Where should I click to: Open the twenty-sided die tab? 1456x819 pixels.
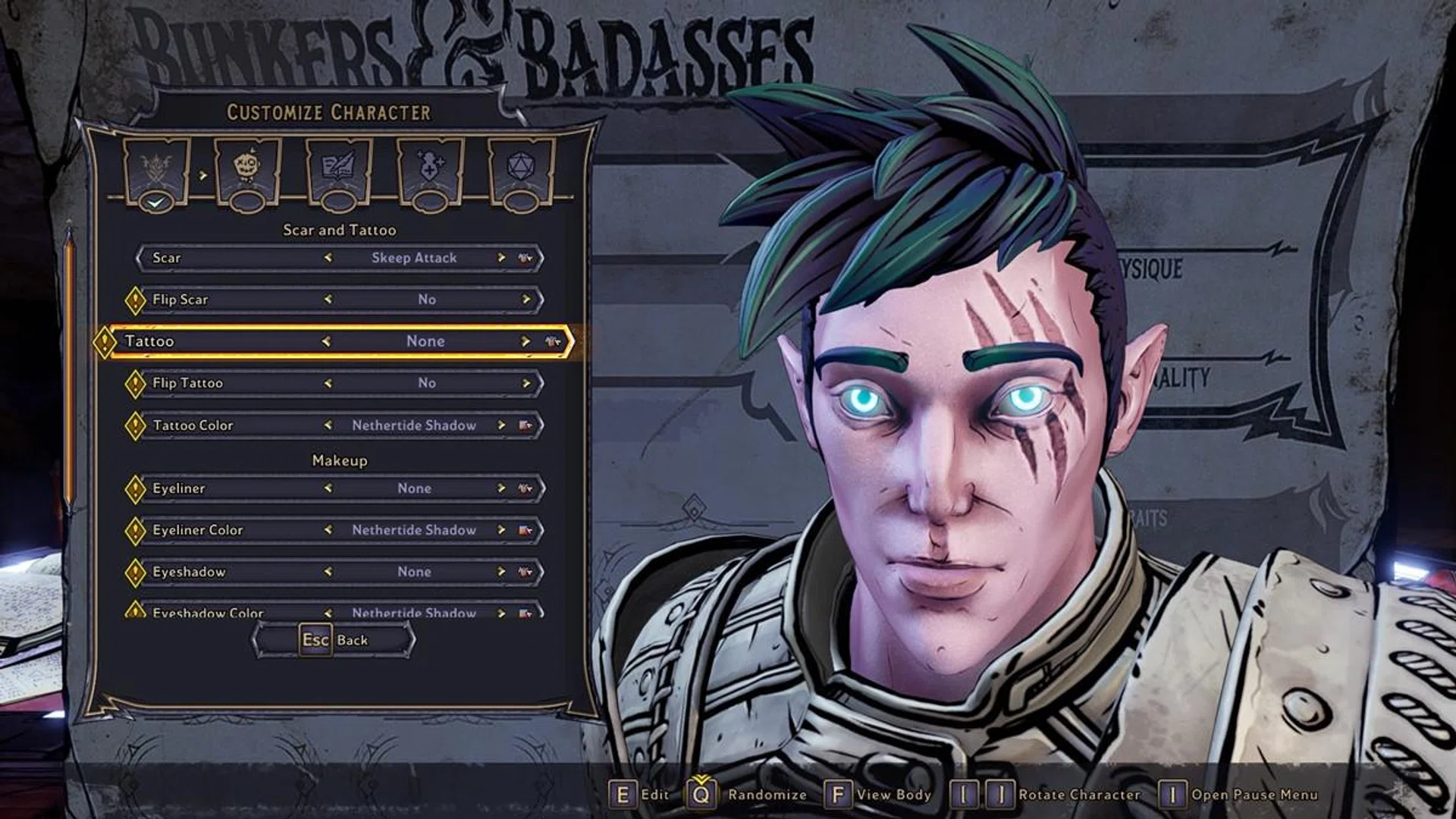(x=521, y=170)
